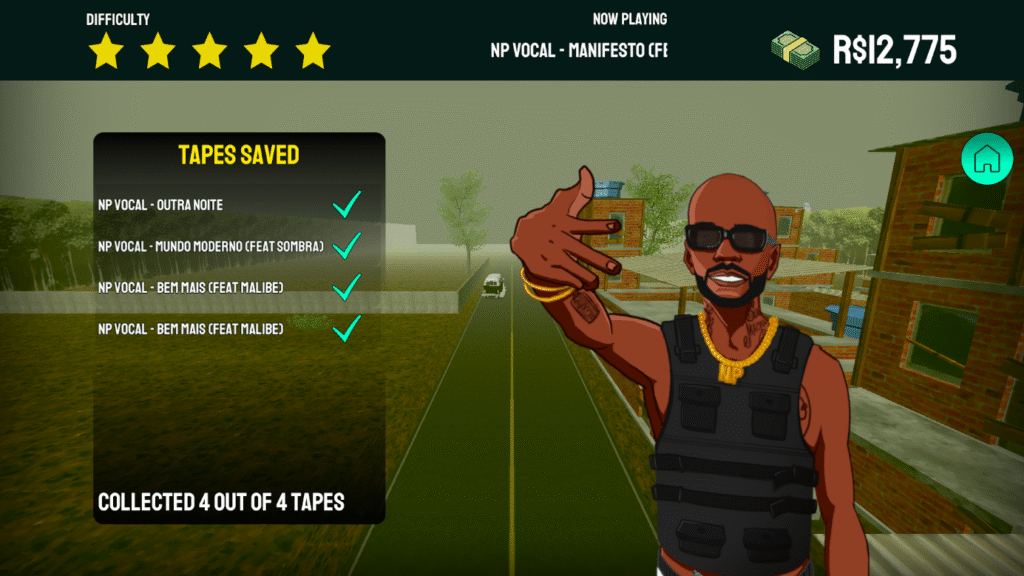The width and height of the screenshot is (1024, 576).
Task: Return to the home menu
Action: [986, 158]
